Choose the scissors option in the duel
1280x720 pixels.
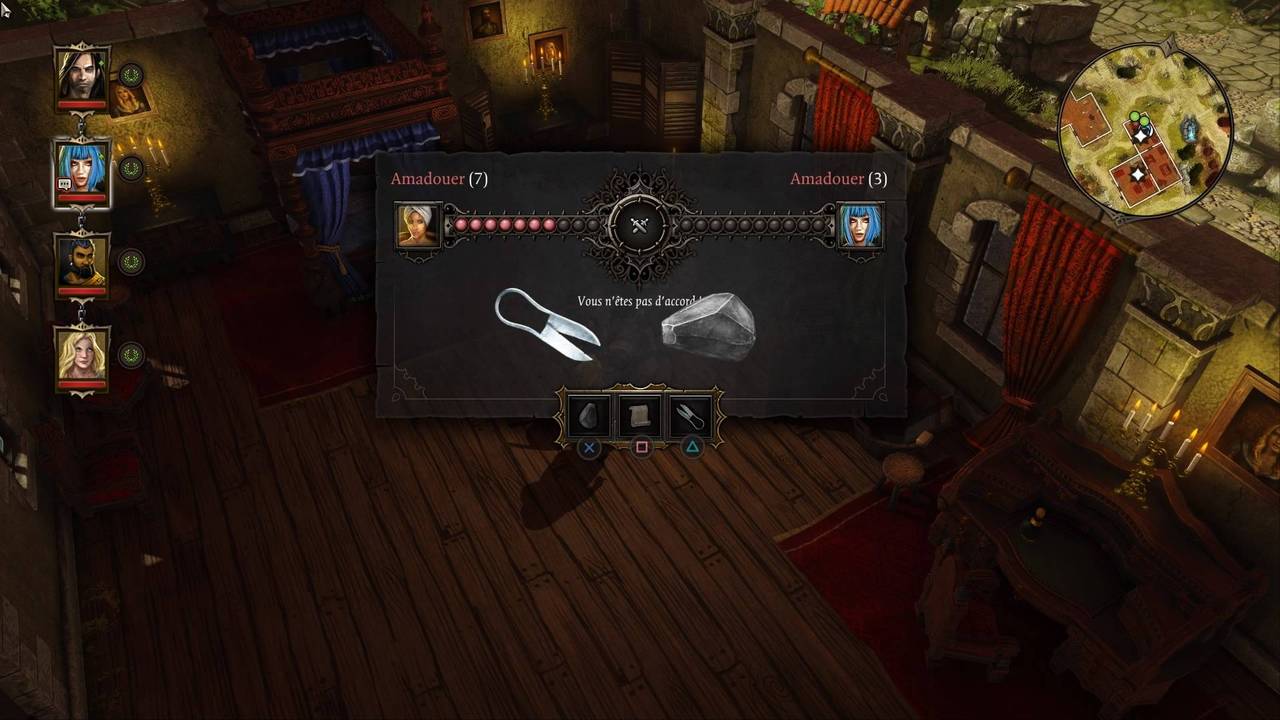pos(691,415)
